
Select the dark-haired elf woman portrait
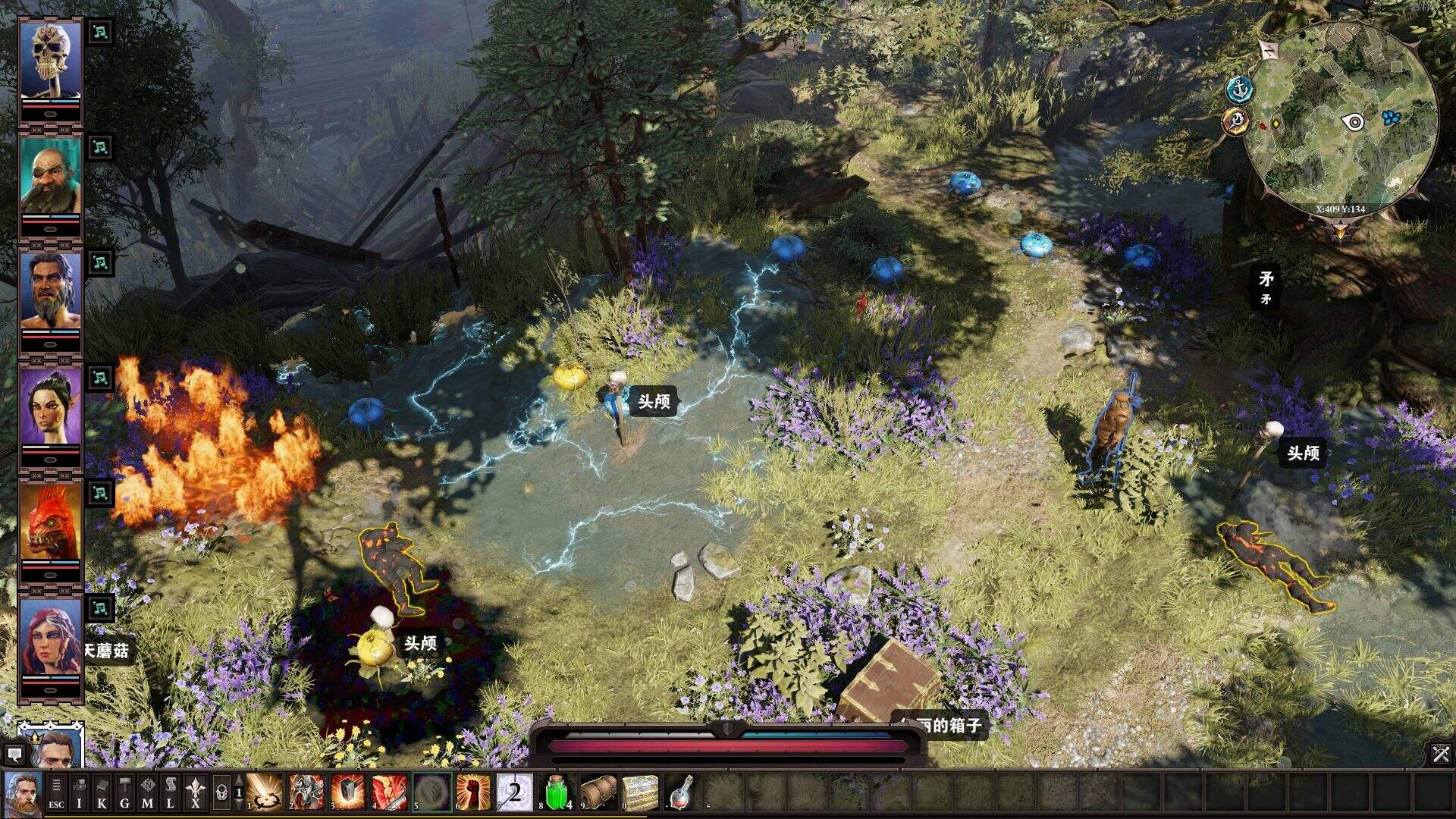tap(50, 407)
